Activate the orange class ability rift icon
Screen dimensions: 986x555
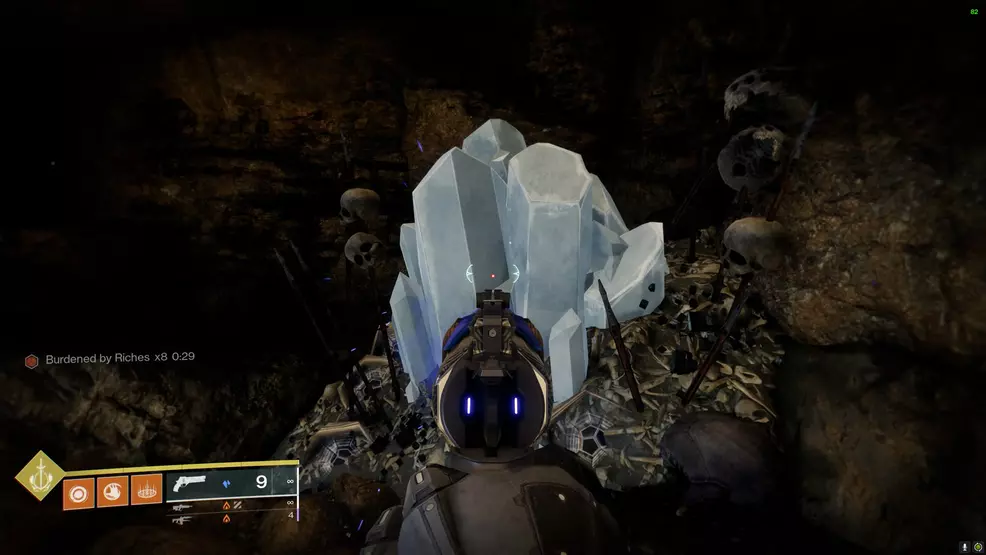coord(146,490)
